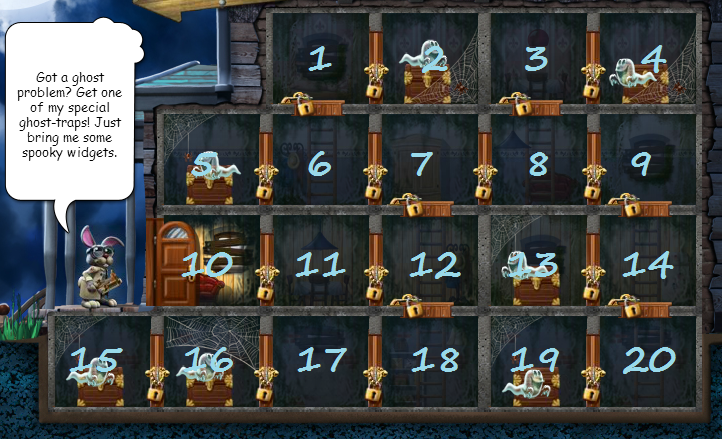The image size is (722, 439).
Task: Open level 6 room
Action: [x=320, y=162]
